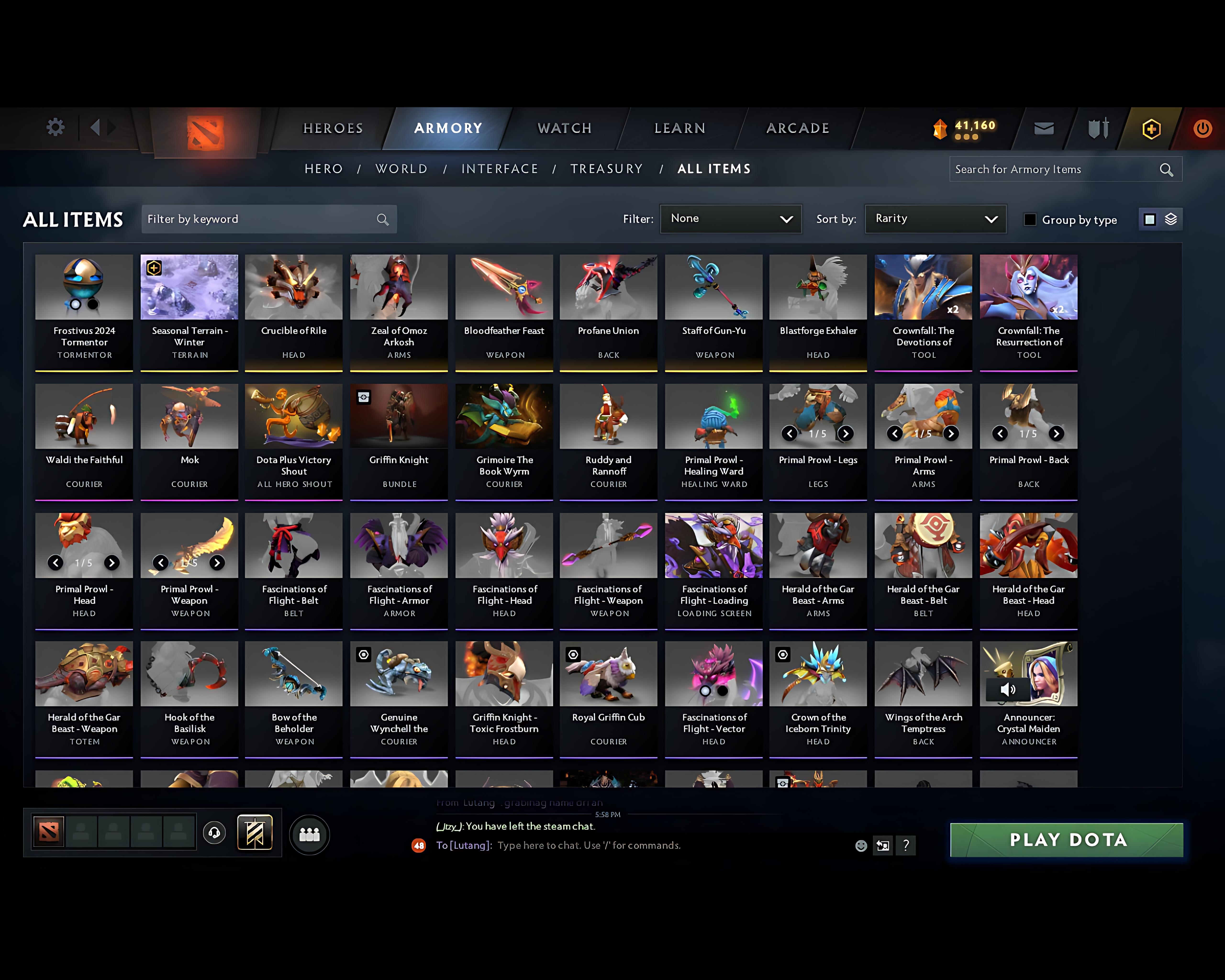Open the Filter None dropdown

click(731, 219)
